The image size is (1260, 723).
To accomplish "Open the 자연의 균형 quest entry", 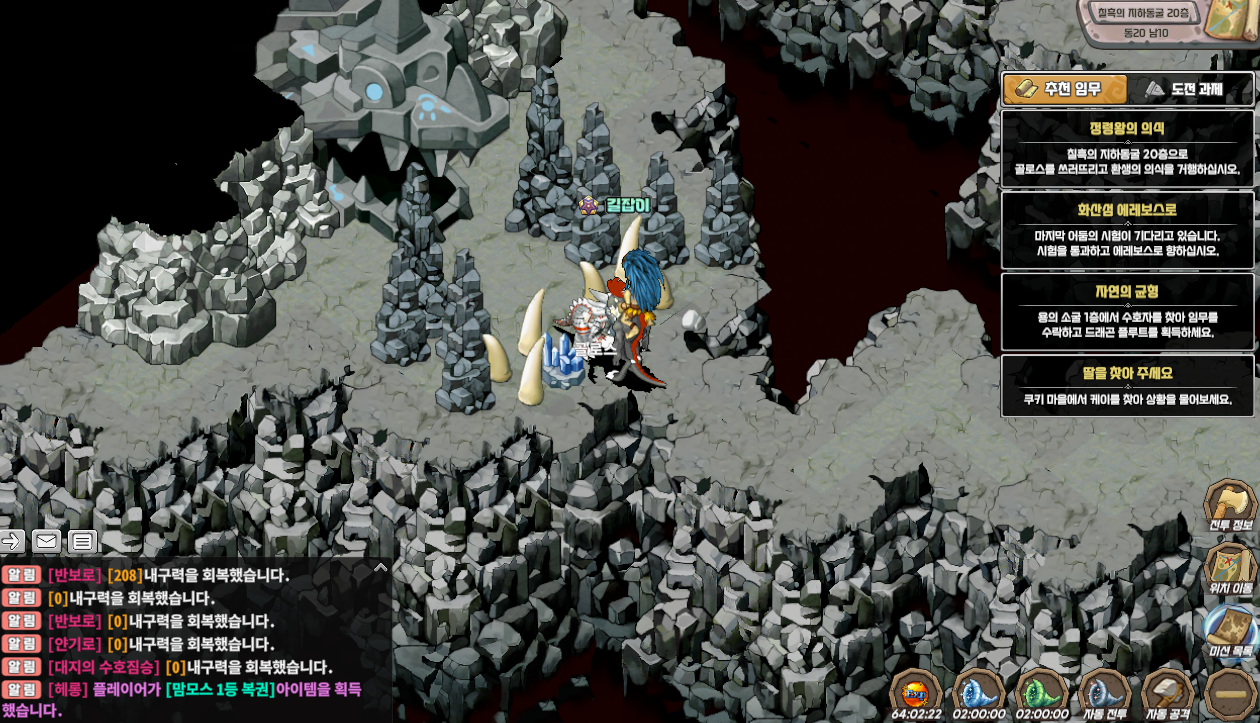I will point(1127,312).
